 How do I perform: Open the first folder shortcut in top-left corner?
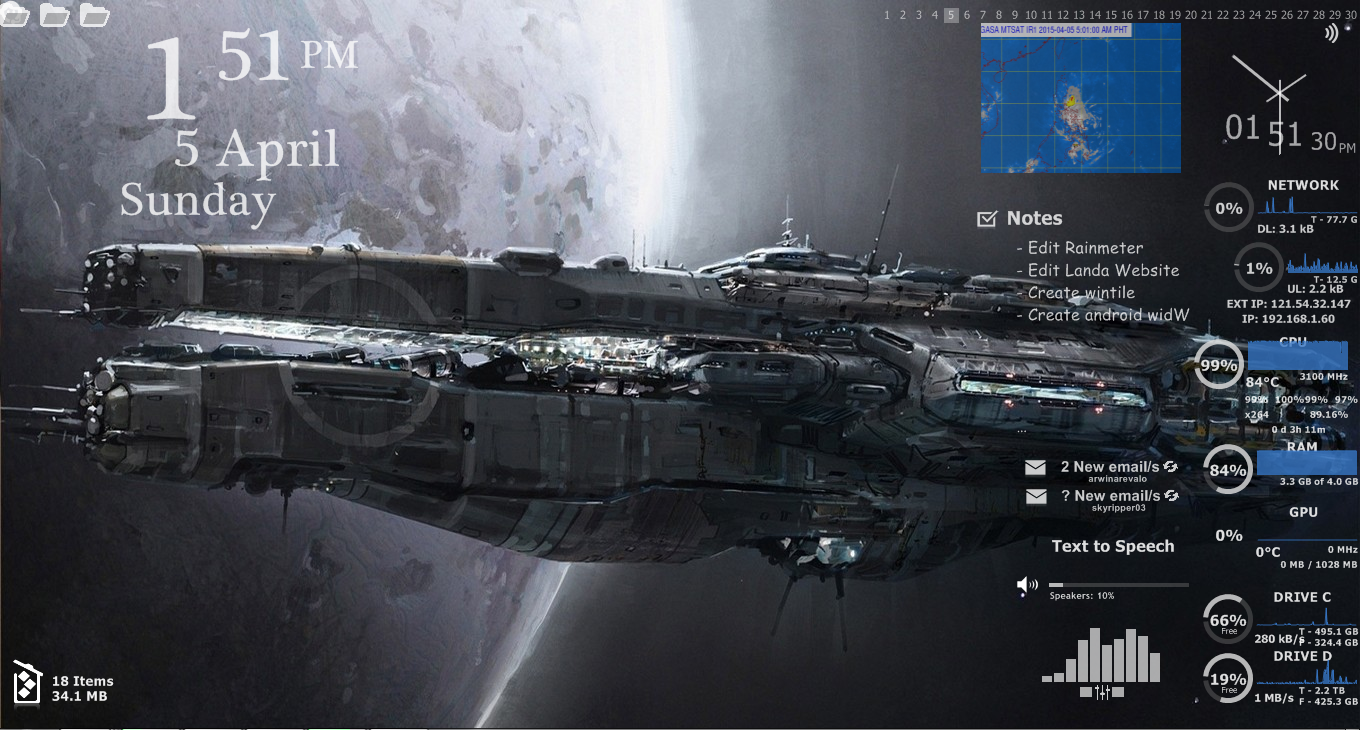click(15, 15)
